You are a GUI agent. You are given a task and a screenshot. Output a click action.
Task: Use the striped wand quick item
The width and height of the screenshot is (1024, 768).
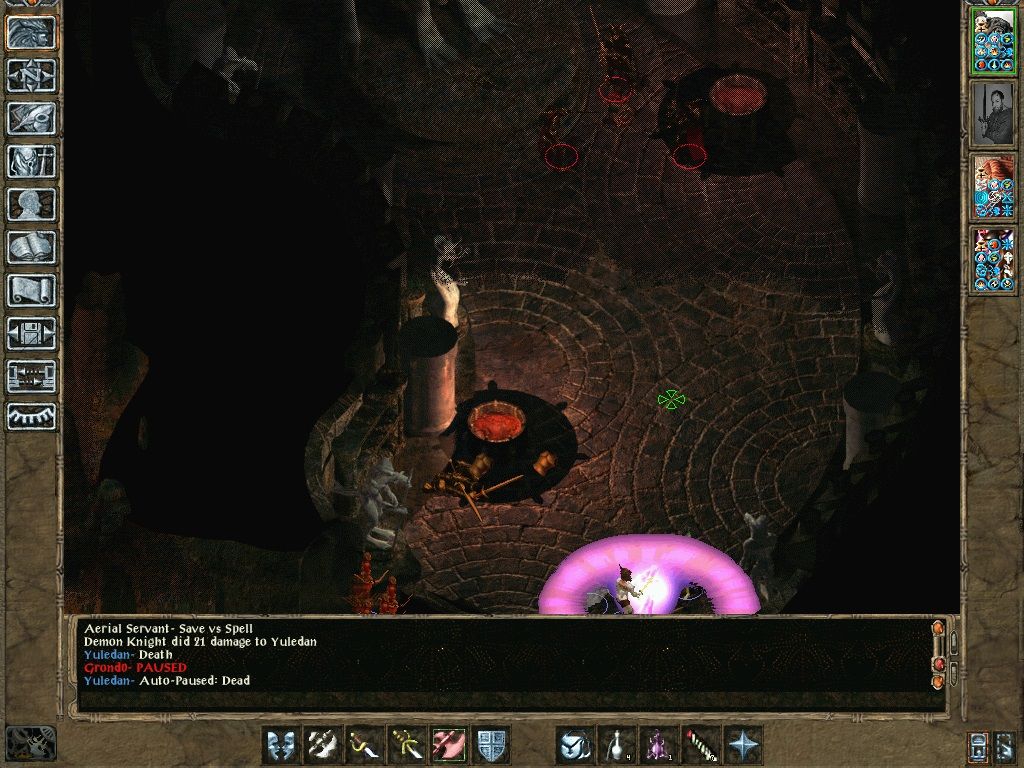[x=701, y=745]
